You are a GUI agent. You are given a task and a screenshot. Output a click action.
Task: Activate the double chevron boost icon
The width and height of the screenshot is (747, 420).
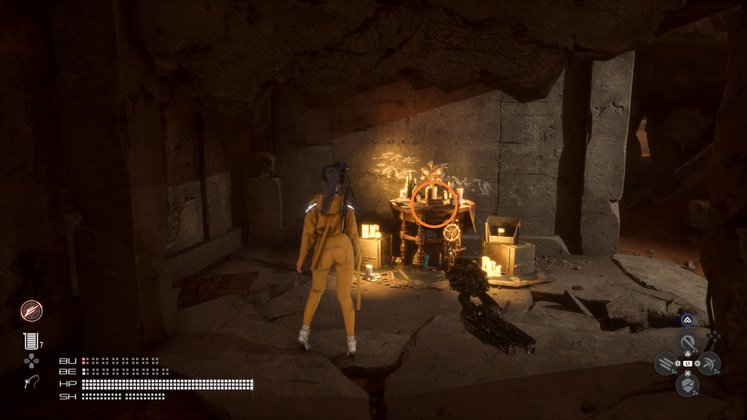point(687,320)
